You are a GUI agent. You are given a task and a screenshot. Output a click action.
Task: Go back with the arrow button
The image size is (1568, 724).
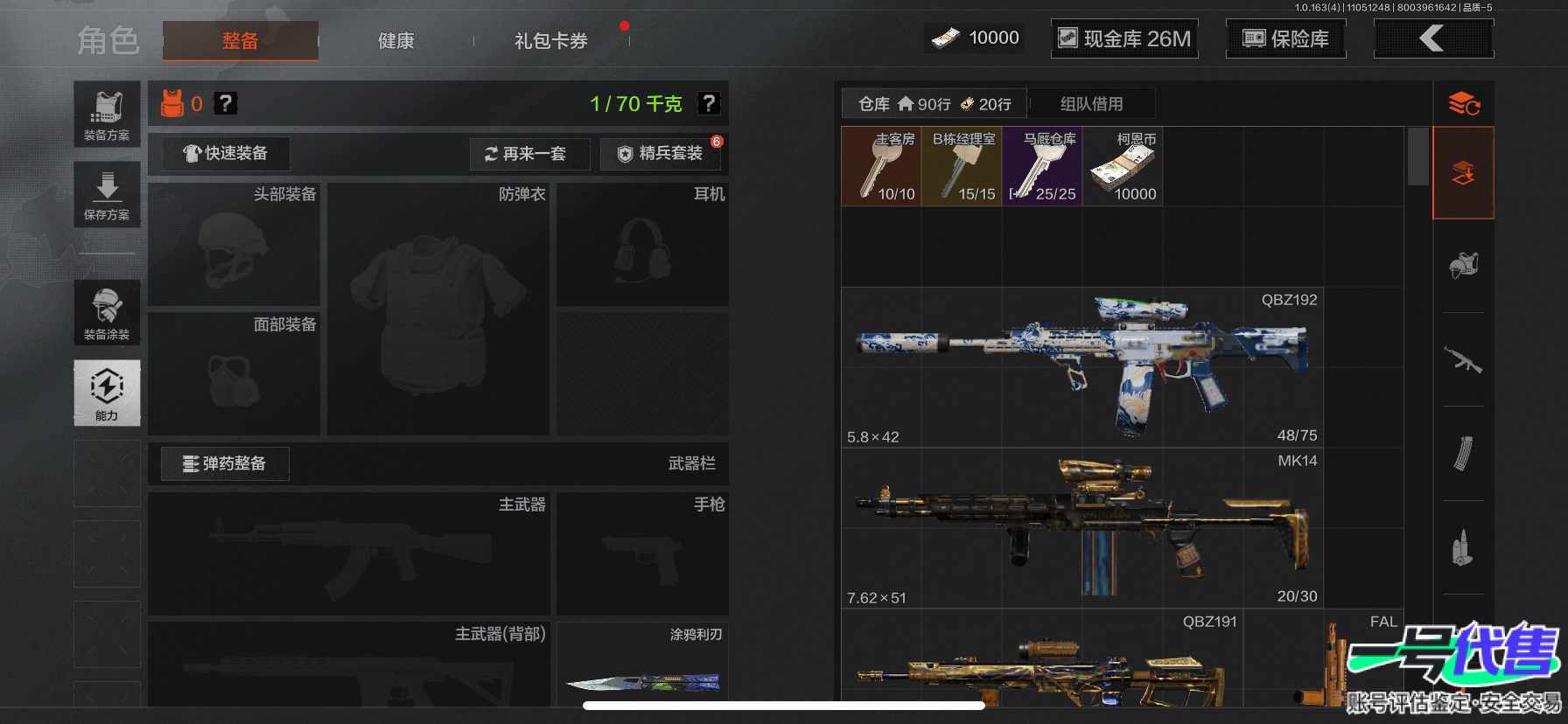[x=1433, y=38]
